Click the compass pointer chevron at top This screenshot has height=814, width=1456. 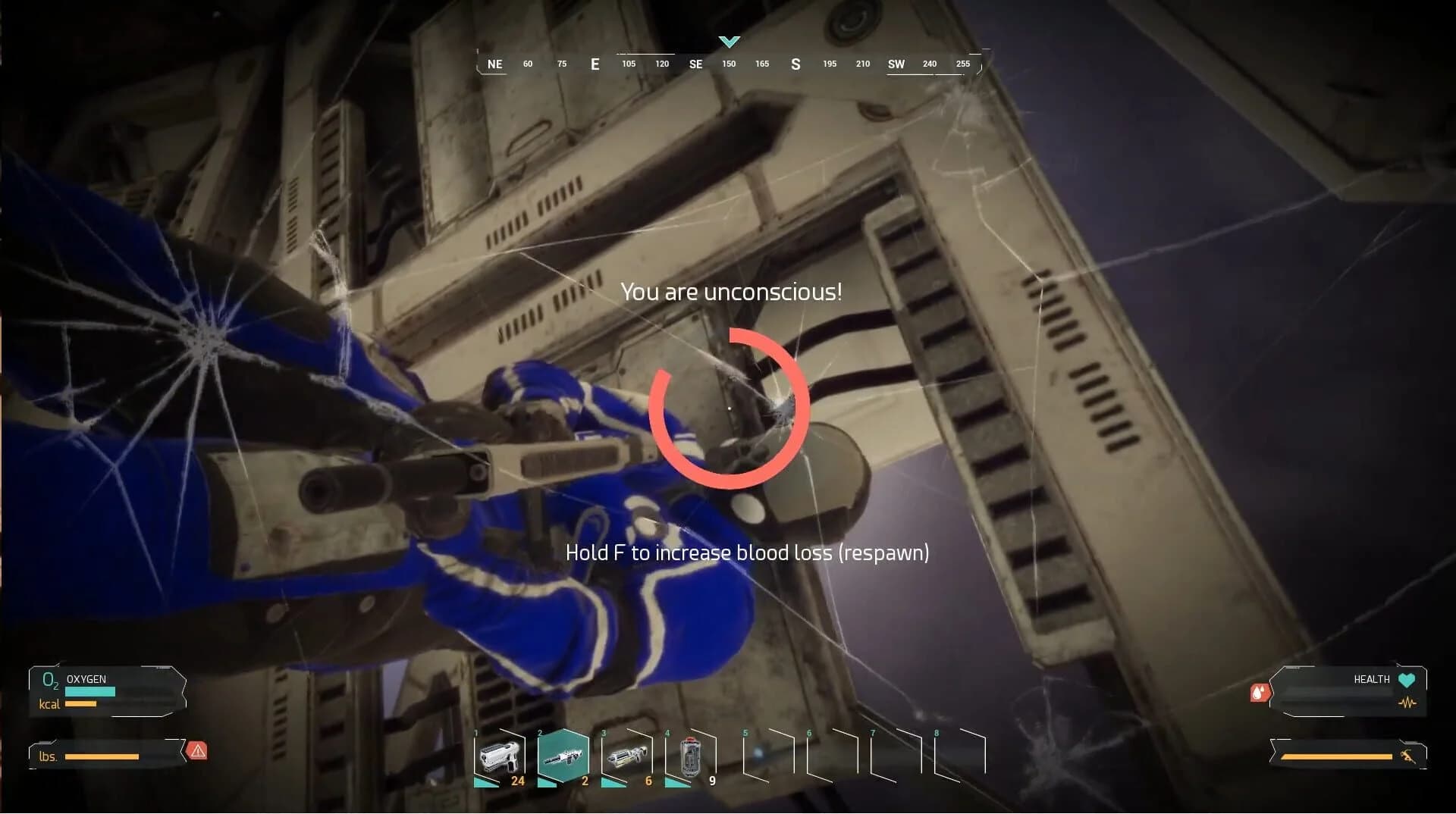[x=729, y=42]
